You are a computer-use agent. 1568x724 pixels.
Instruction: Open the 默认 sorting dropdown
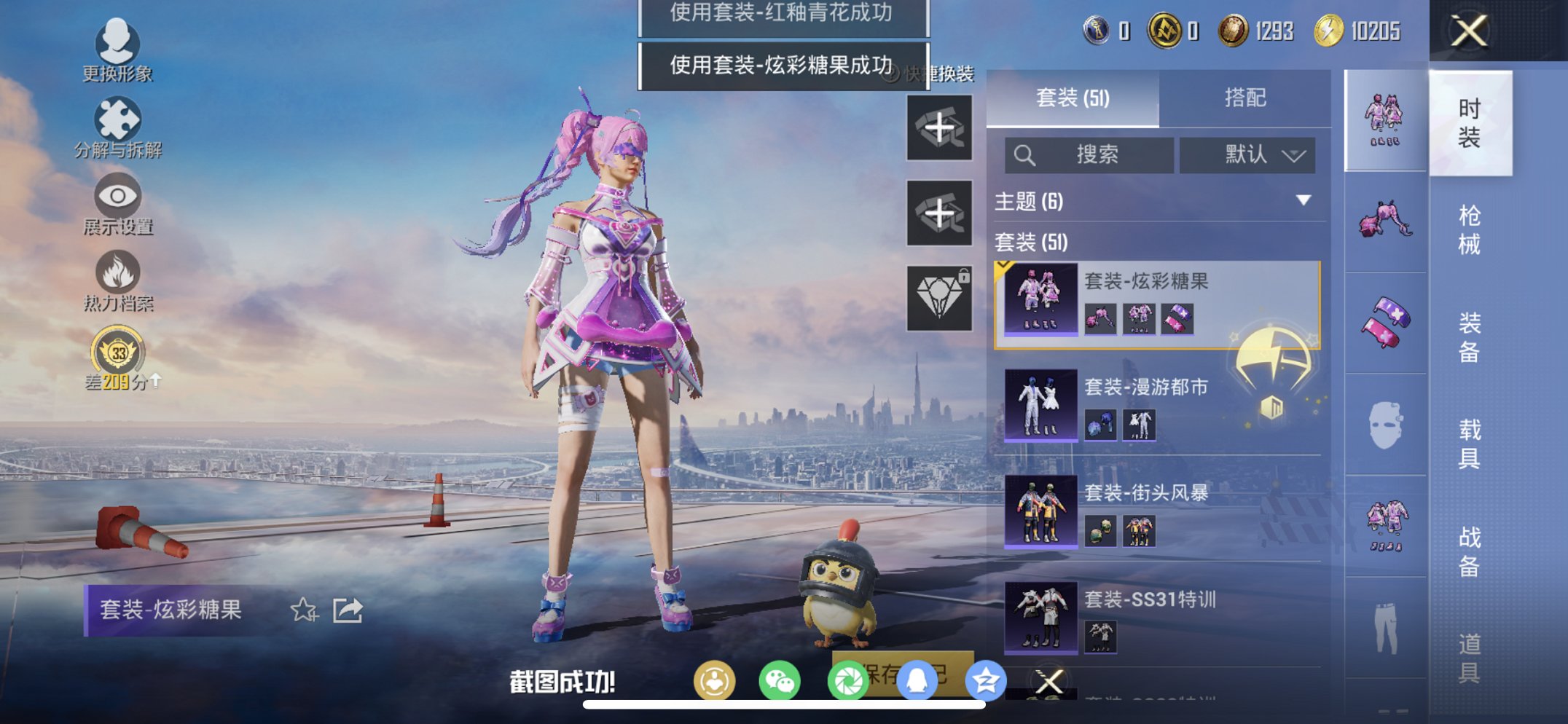(1247, 154)
